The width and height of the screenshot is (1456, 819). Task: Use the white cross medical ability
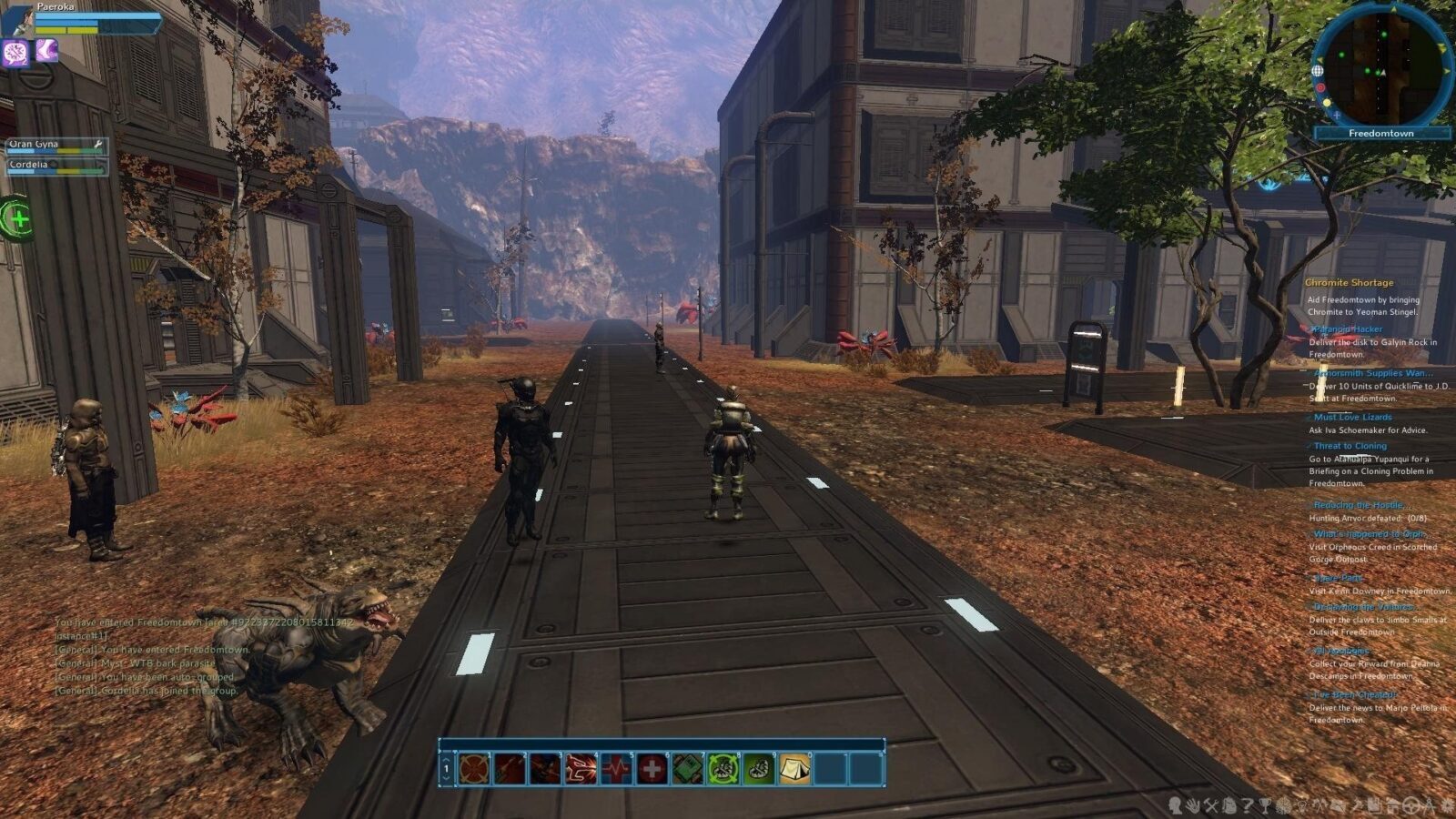652,769
